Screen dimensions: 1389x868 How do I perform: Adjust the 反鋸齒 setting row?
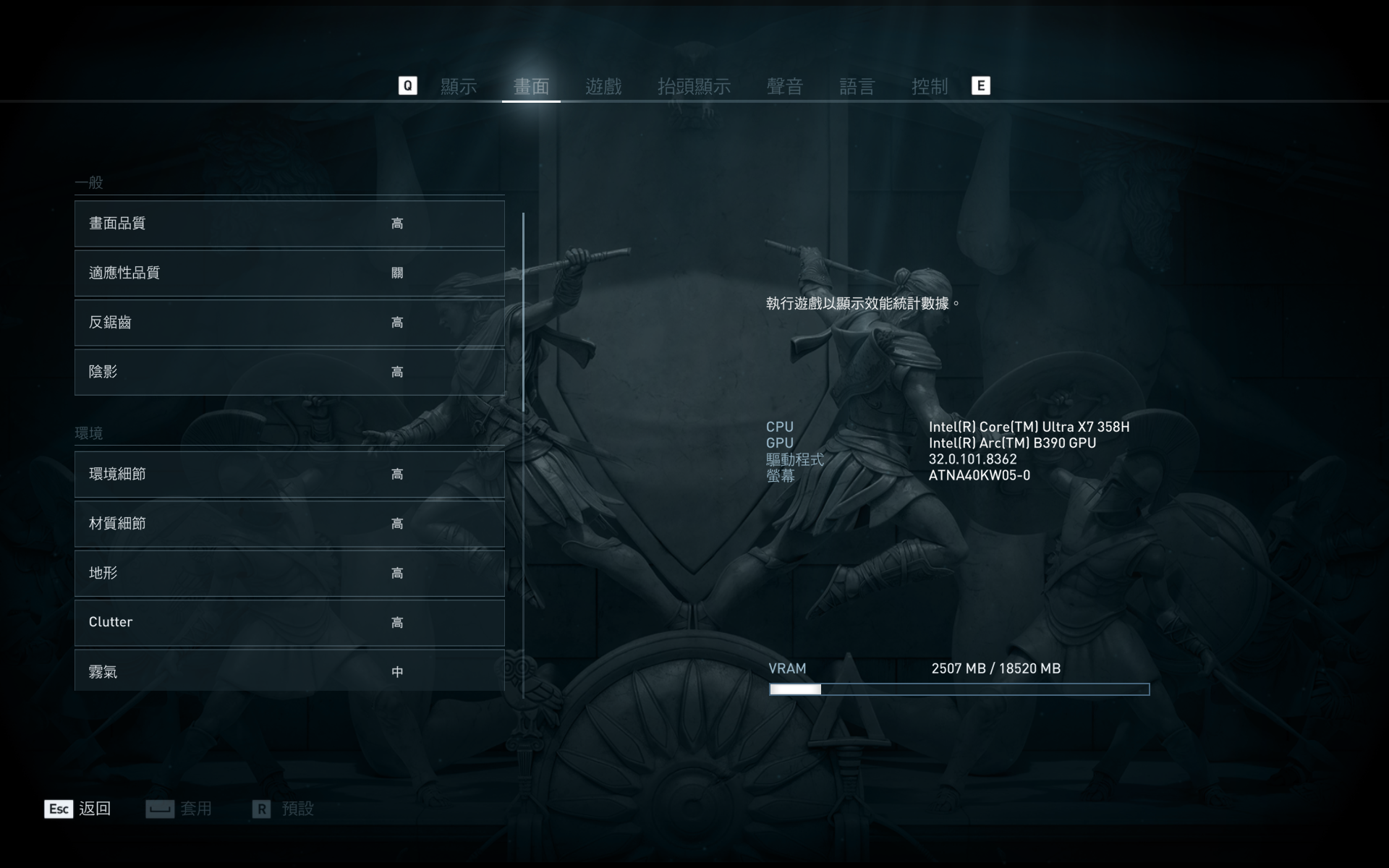289,323
